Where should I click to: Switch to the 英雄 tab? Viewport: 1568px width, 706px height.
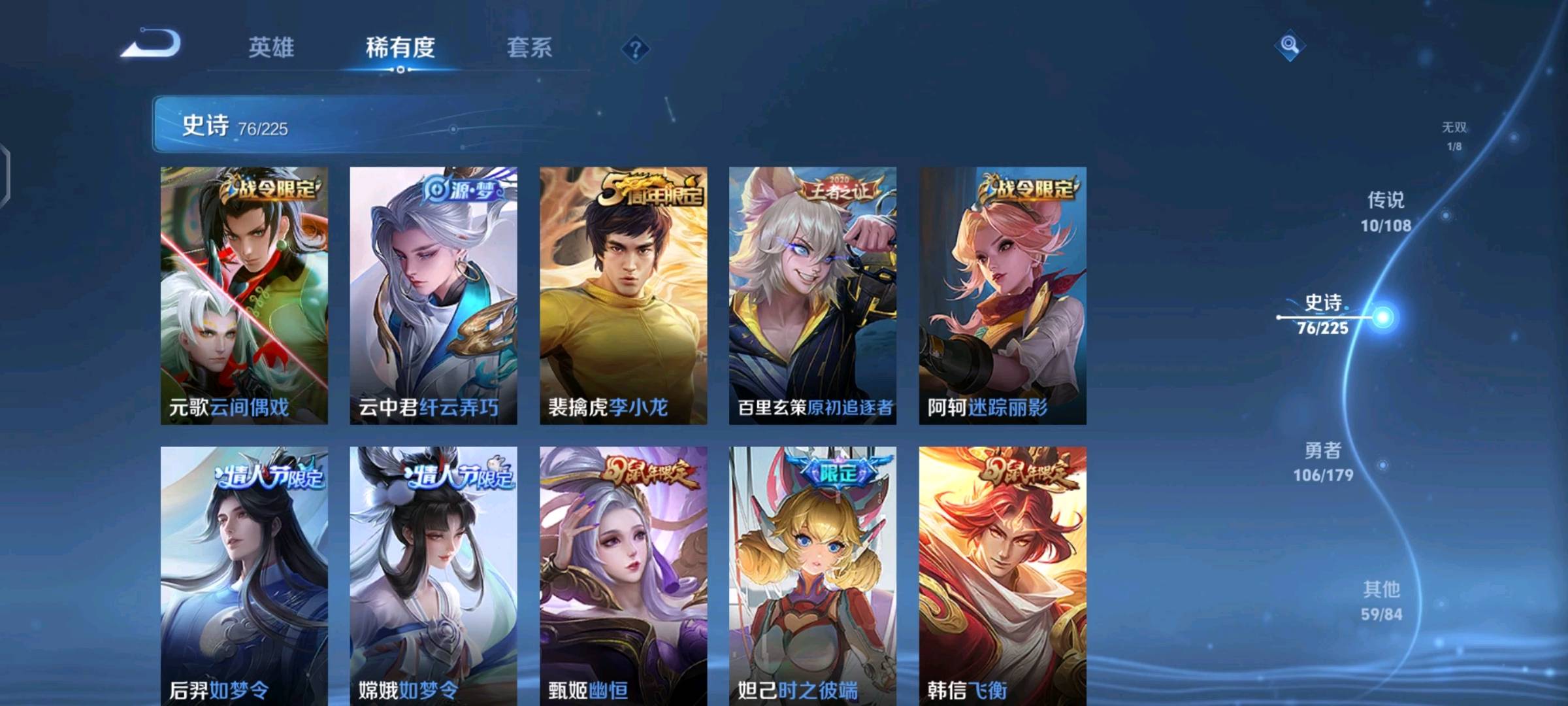(x=271, y=48)
